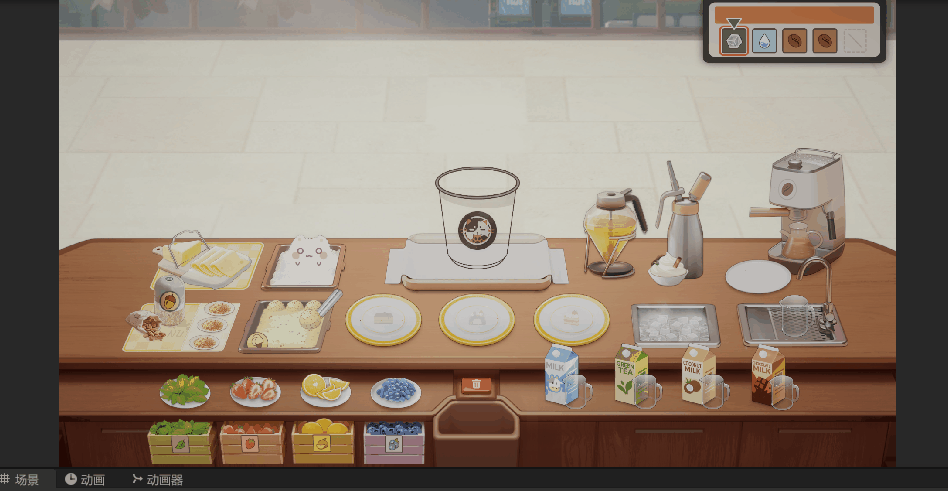This screenshot has height=491, width=948.
Task: Switch to the 场景 tab
Action: [21, 480]
